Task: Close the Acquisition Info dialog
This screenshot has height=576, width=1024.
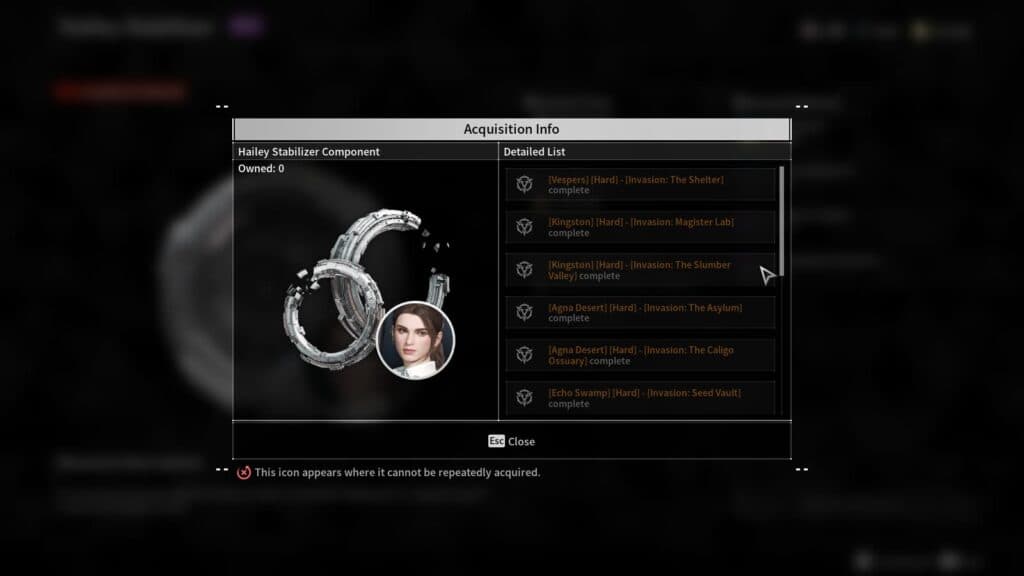Action: click(511, 441)
